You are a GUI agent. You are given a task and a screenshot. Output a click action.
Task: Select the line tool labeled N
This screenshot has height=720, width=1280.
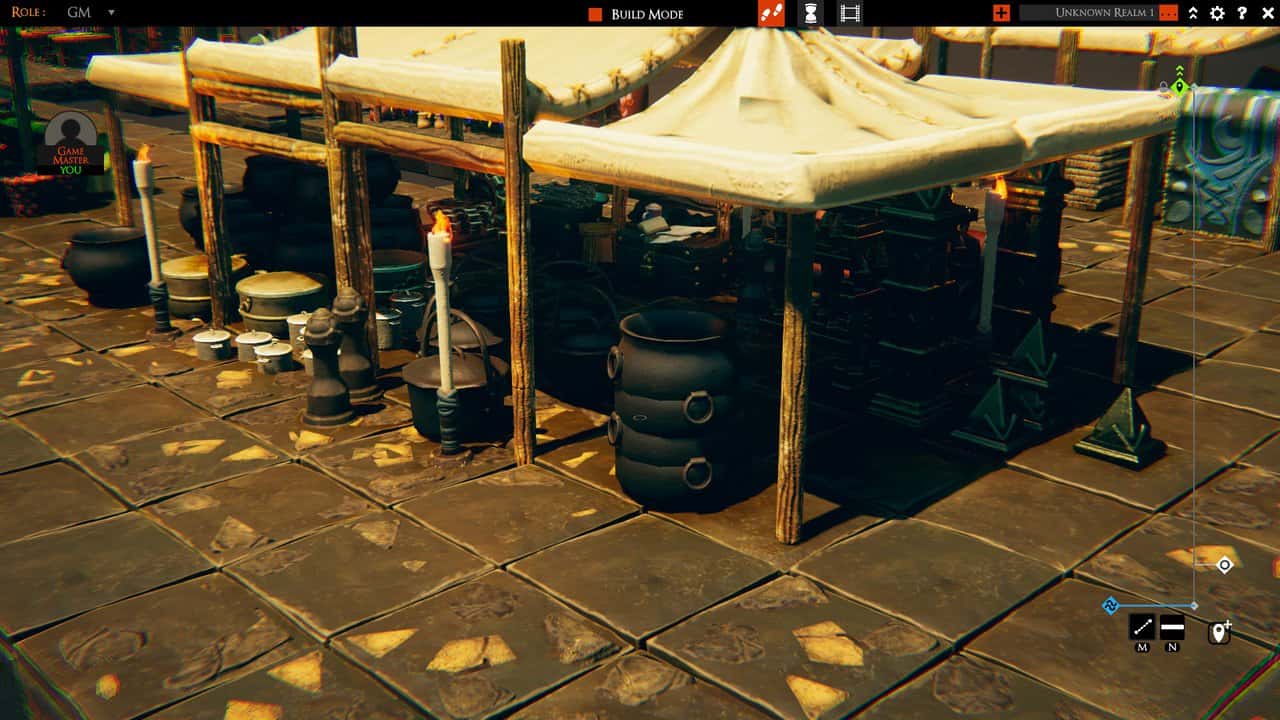(1172, 627)
